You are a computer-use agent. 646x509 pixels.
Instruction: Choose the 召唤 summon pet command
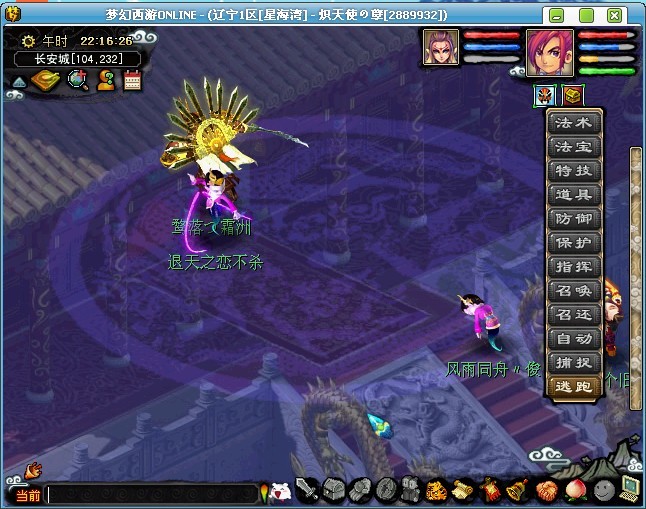574,291
